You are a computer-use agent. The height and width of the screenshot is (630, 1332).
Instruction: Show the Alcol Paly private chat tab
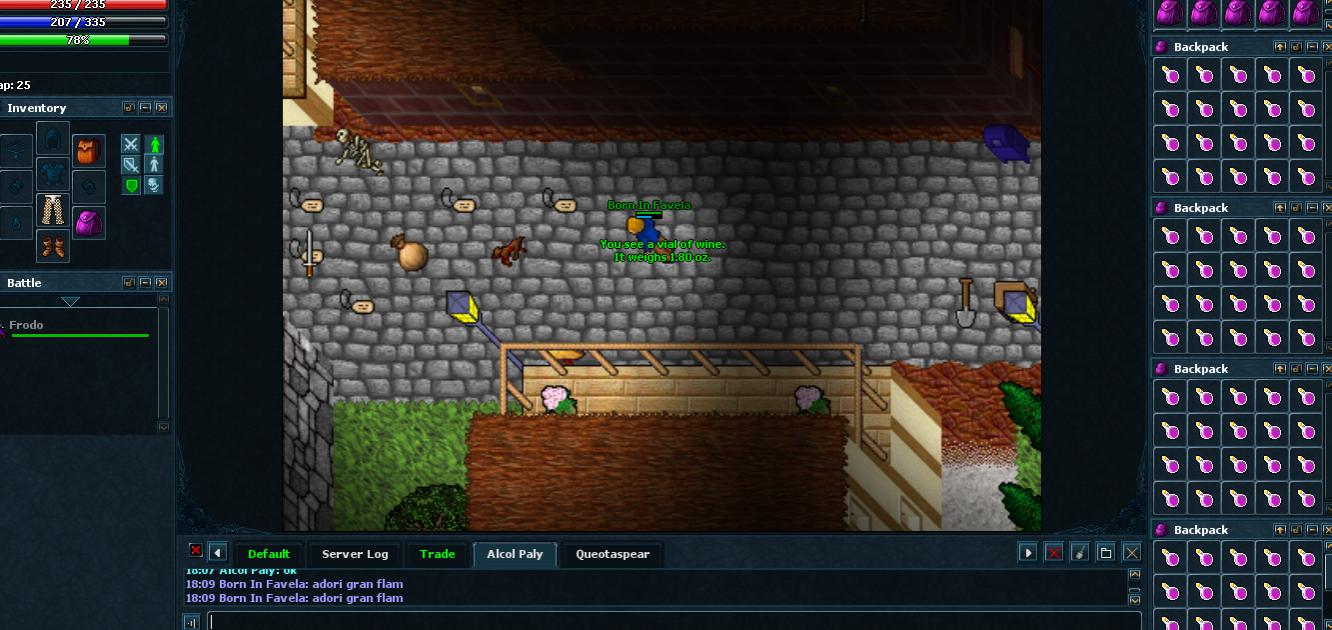click(514, 554)
